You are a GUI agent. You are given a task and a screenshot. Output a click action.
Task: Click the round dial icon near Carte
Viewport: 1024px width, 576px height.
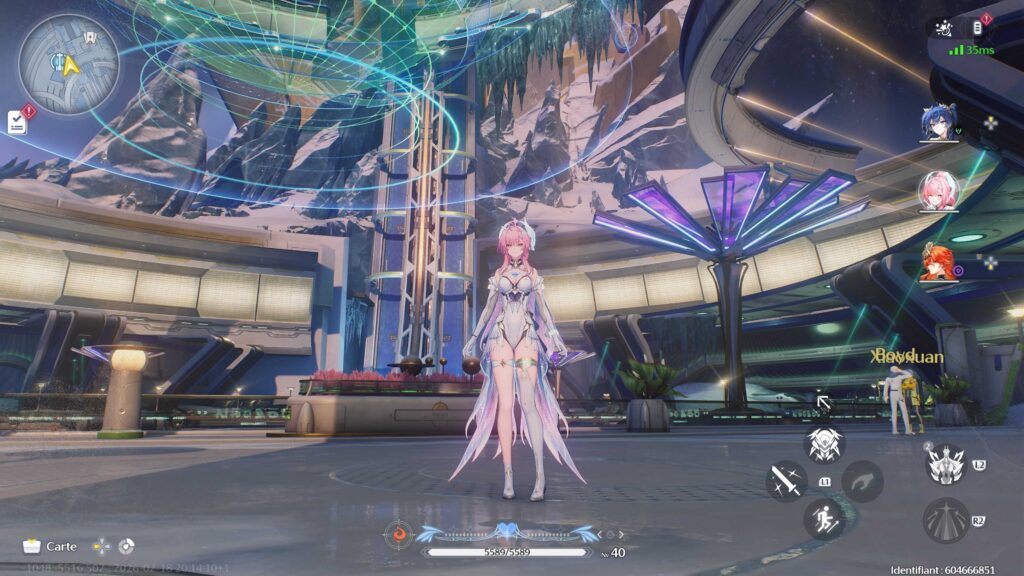125,546
